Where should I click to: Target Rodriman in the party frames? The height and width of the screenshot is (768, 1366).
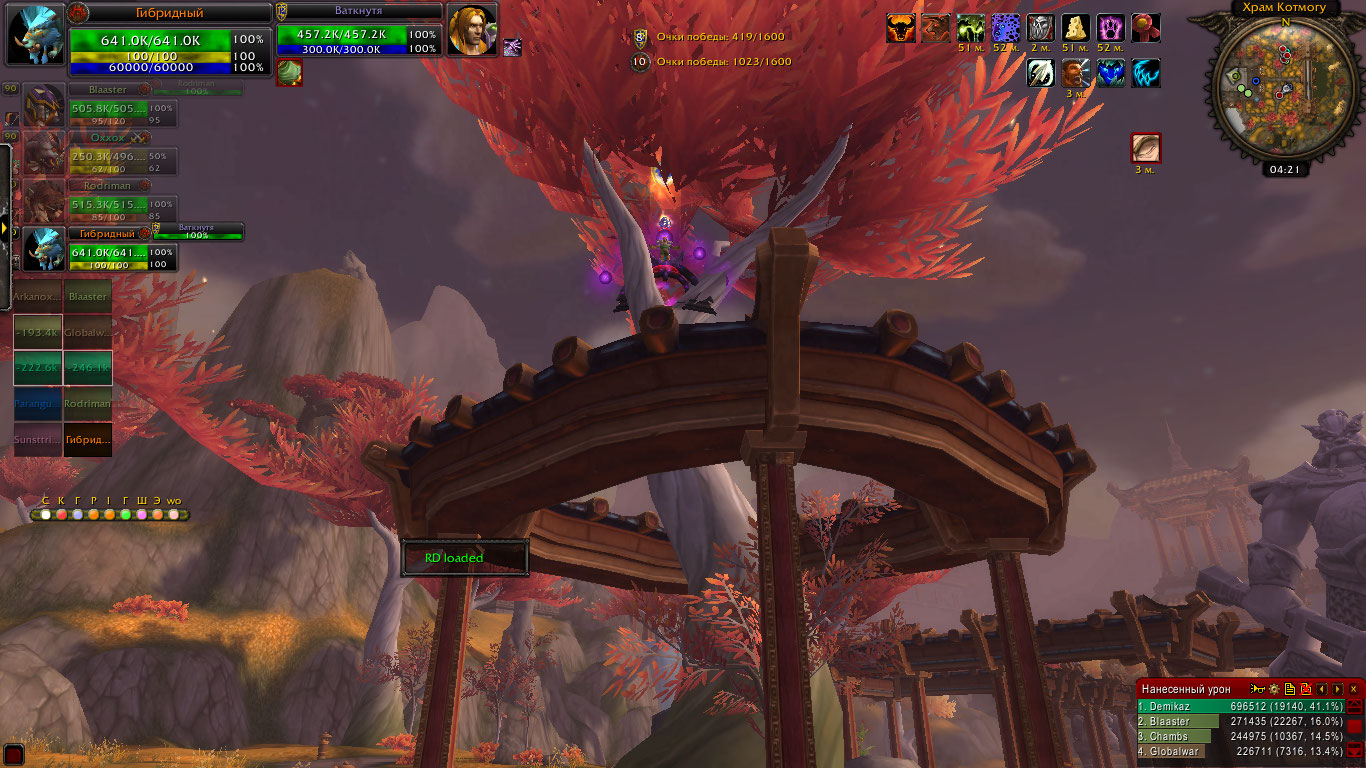(100, 201)
